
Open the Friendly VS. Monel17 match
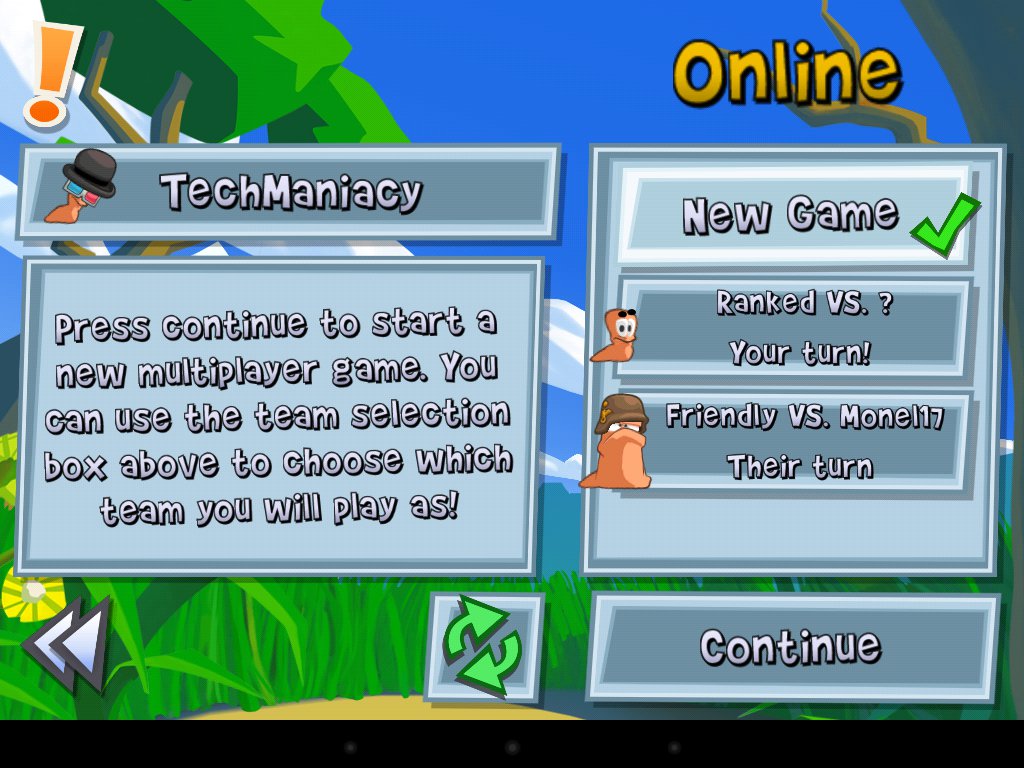pyautogui.click(x=795, y=441)
